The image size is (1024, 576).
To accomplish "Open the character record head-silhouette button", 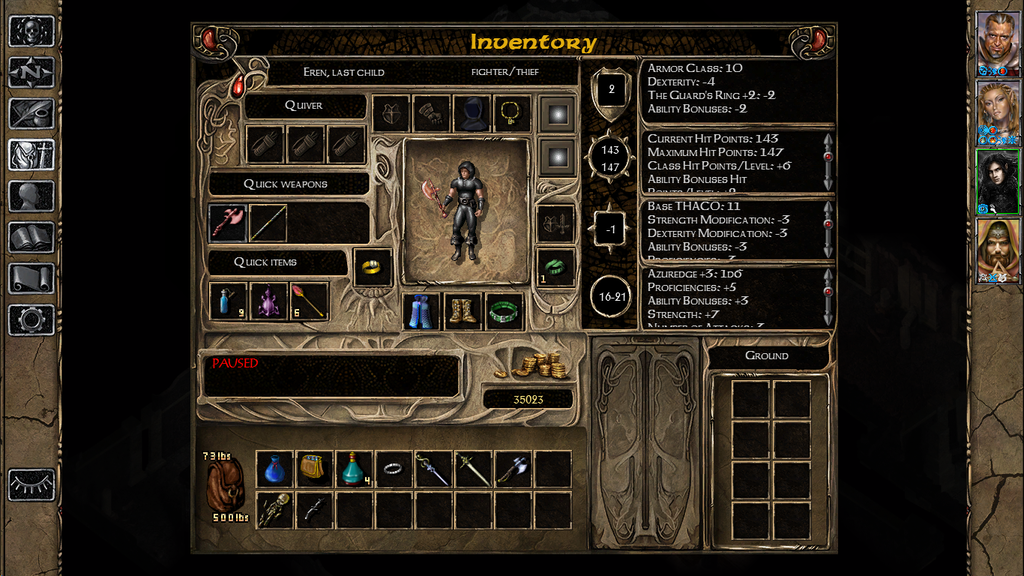I will pos(31,196).
